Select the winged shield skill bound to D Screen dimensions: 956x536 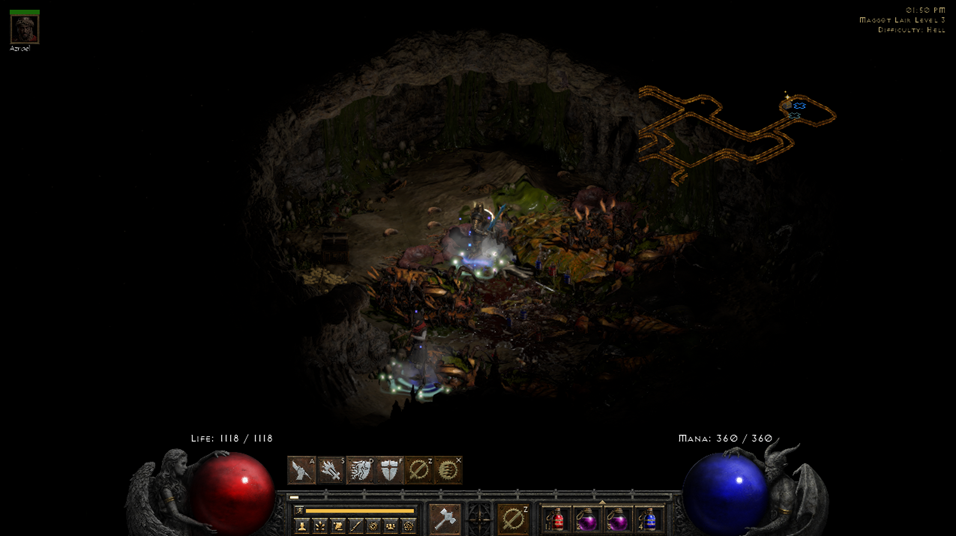point(360,470)
